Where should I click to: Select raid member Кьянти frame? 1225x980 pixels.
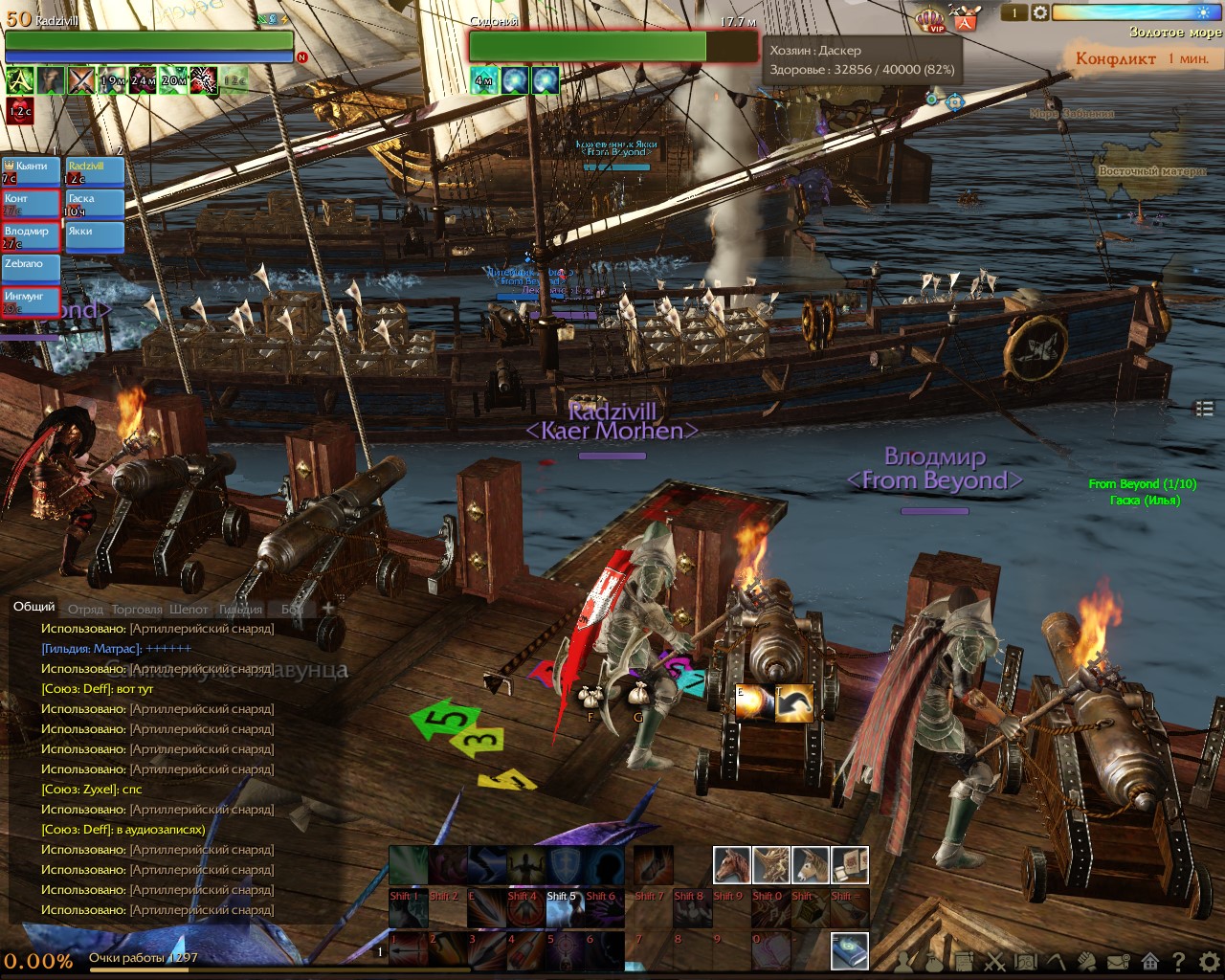tap(31, 171)
